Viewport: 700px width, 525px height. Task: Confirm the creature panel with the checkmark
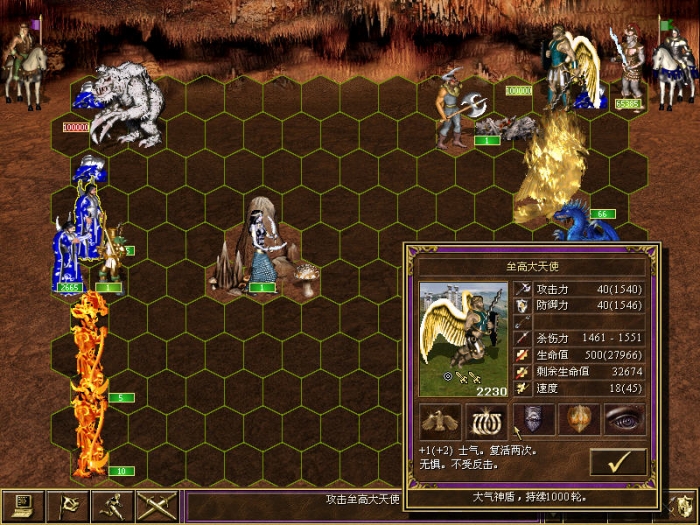tap(617, 461)
